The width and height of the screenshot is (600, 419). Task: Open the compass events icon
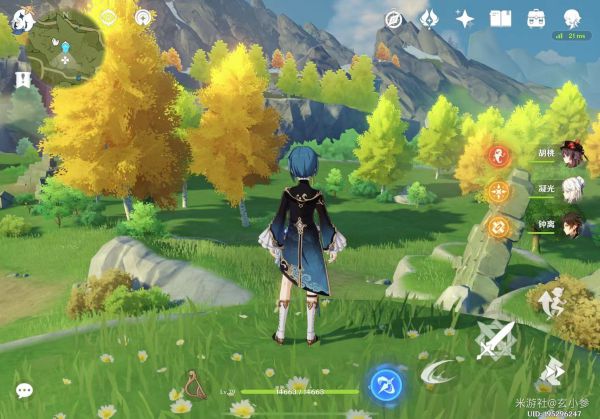[x=393, y=18]
